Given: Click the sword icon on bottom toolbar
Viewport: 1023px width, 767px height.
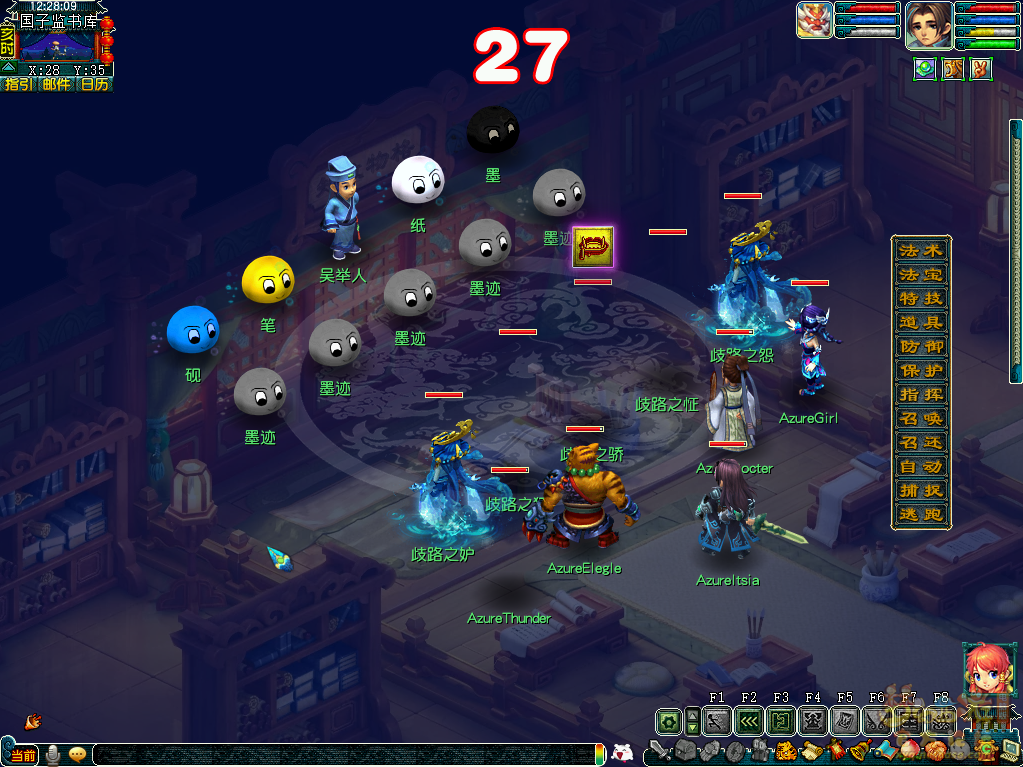Looking at the screenshot, I should pyautogui.click(x=659, y=750).
